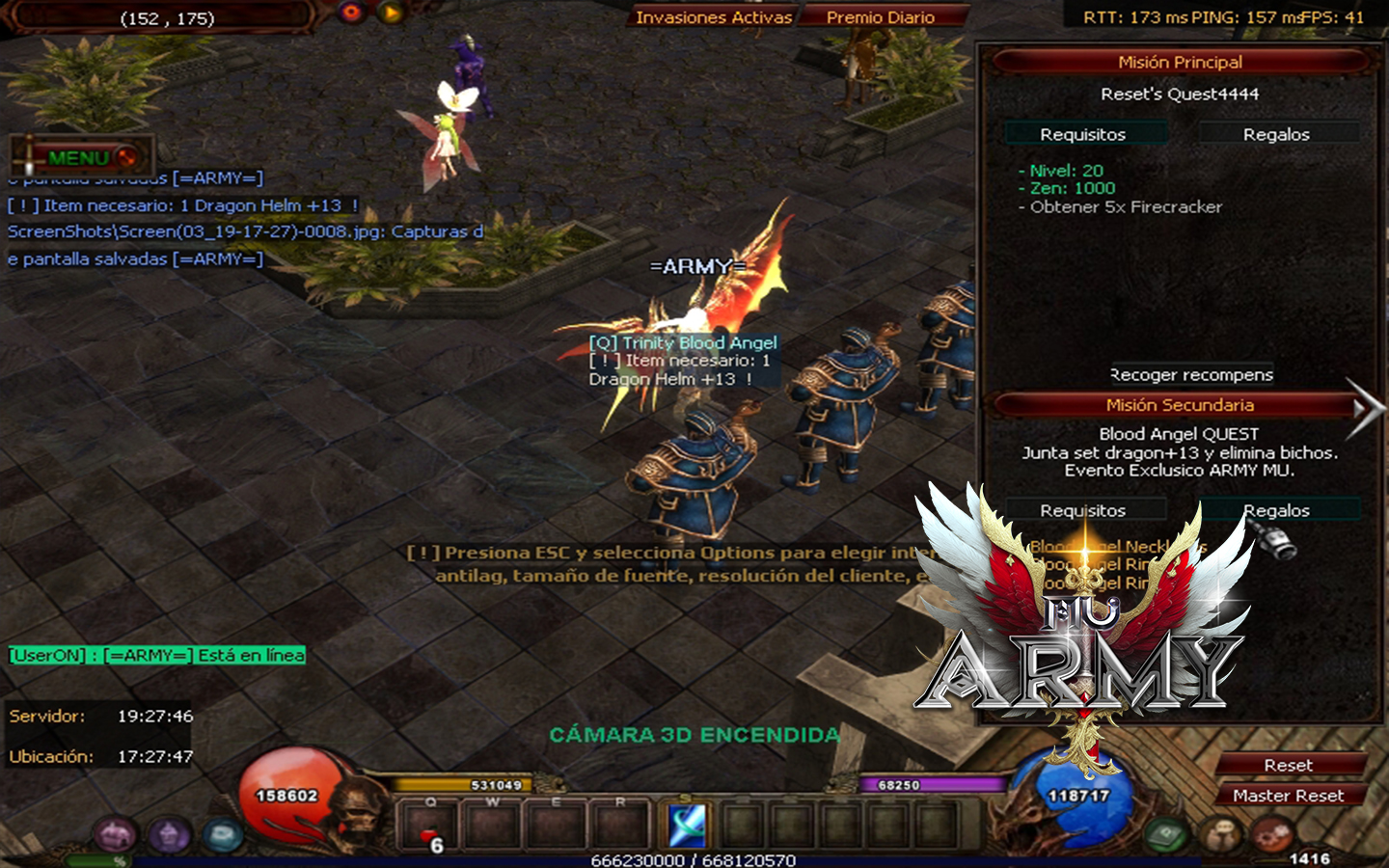
Task: Select the blue sword skill slot
Action: pyautogui.click(x=687, y=826)
